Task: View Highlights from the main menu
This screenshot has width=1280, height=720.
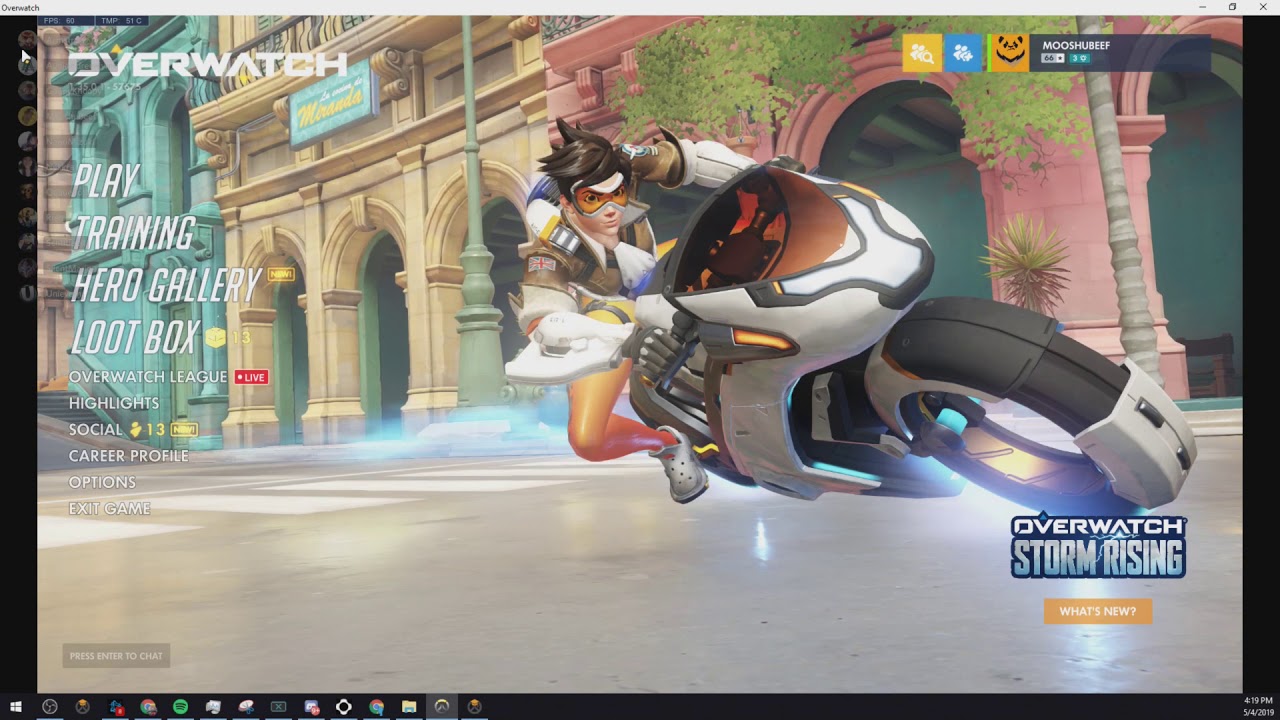Action: point(114,403)
